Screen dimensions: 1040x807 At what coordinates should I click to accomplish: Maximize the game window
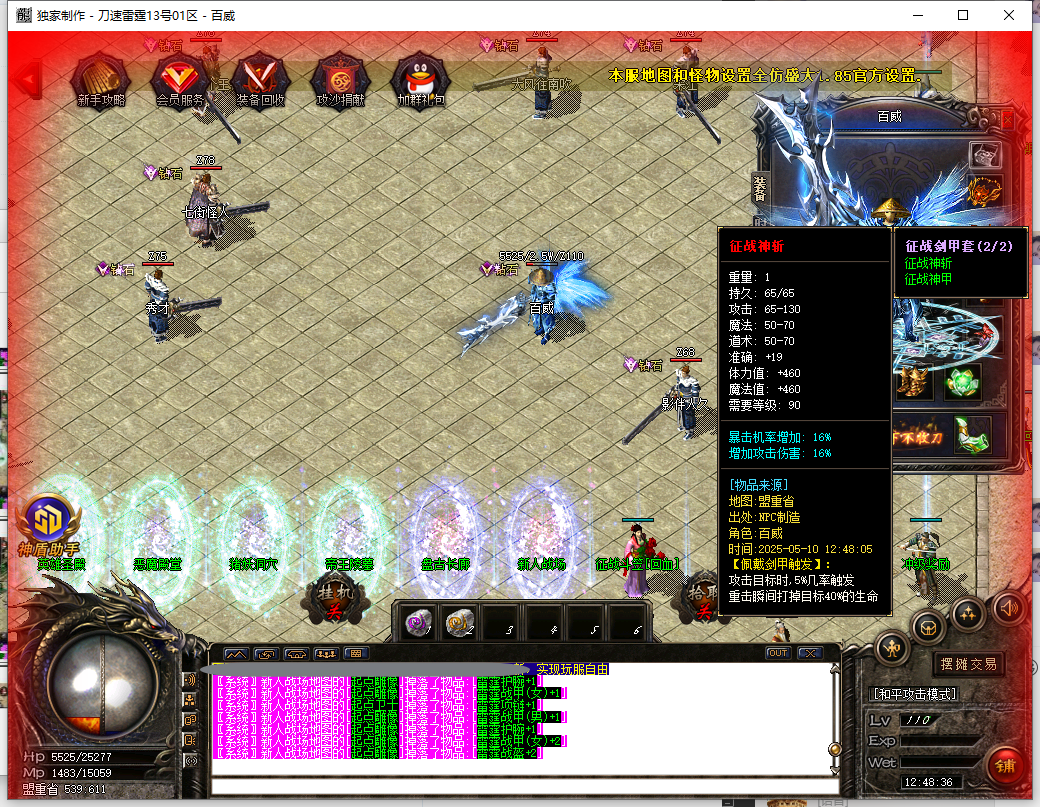click(963, 15)
